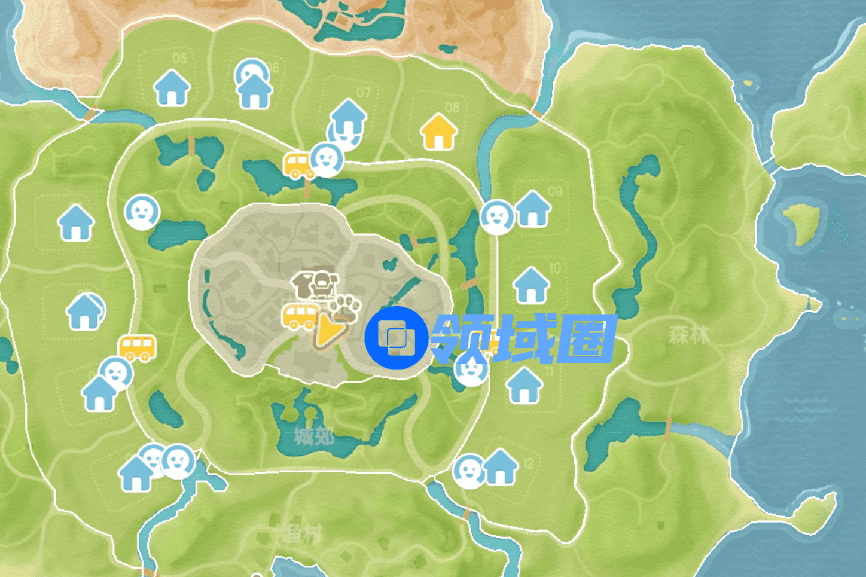Choose the blue house marker on plot 07
This screenshot has height=577, width=866.
tap(348, 116)
